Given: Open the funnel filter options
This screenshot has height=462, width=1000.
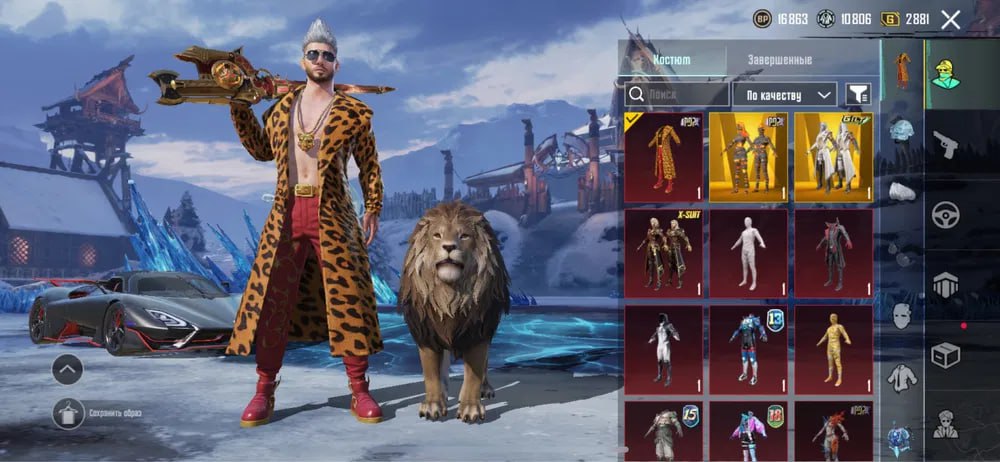Looking at the screenshot, I should pyautogui.click(x=857, y=94).
